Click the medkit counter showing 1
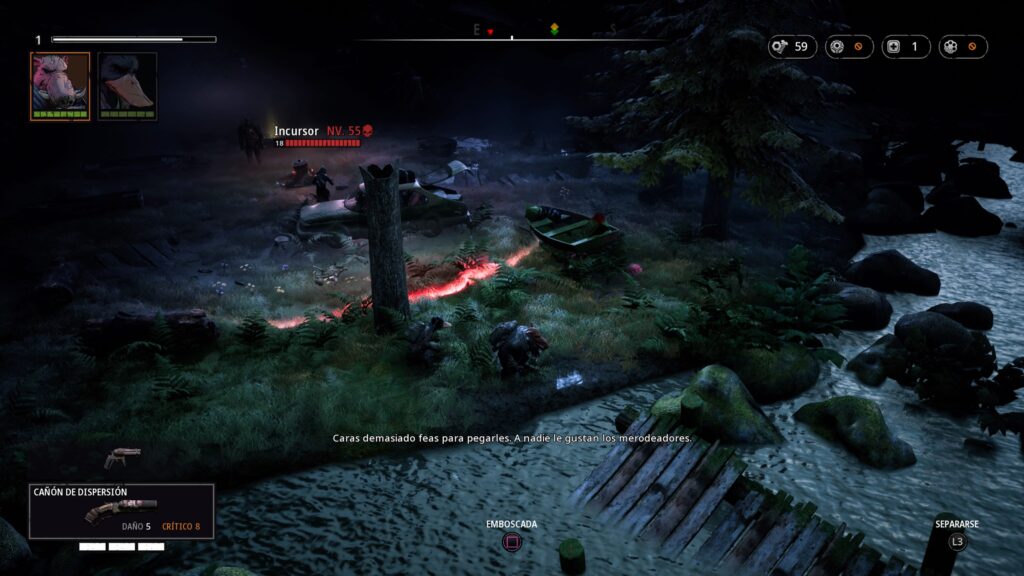 [906, 46]
